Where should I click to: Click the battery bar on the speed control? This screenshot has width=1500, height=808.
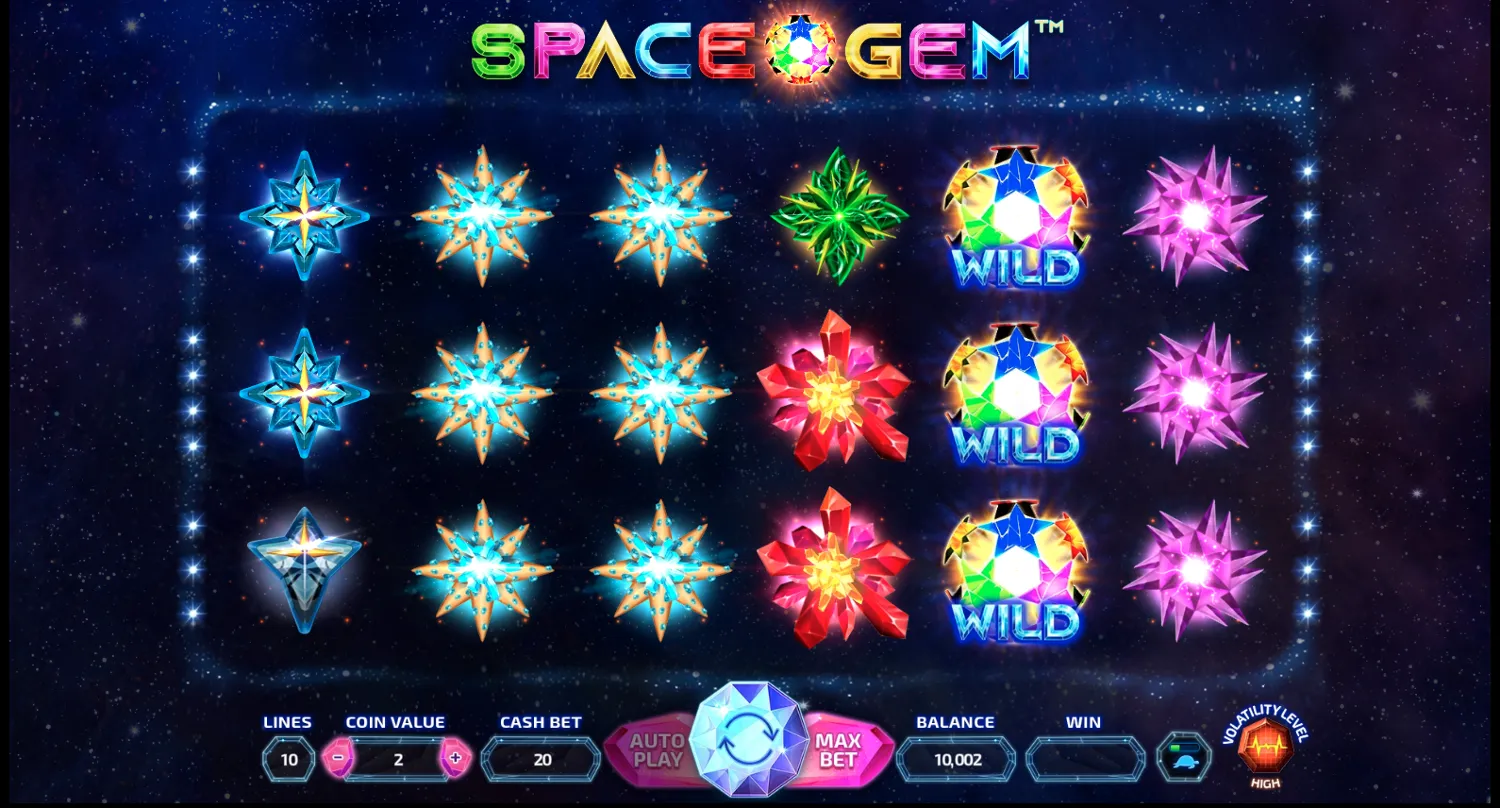pos(1185,747)
